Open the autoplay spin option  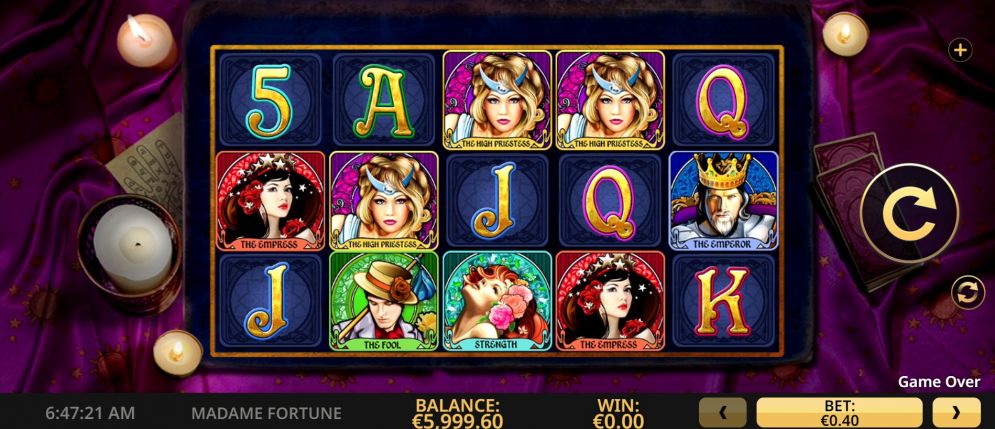click(968, 293)
